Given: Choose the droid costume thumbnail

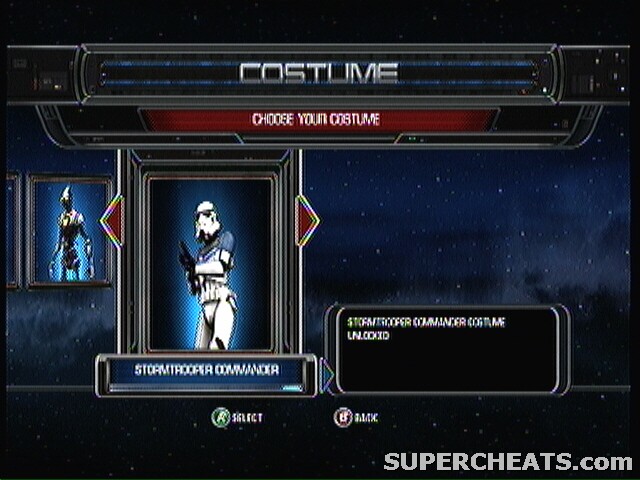Looking at the screenshot, I should 70,232.
